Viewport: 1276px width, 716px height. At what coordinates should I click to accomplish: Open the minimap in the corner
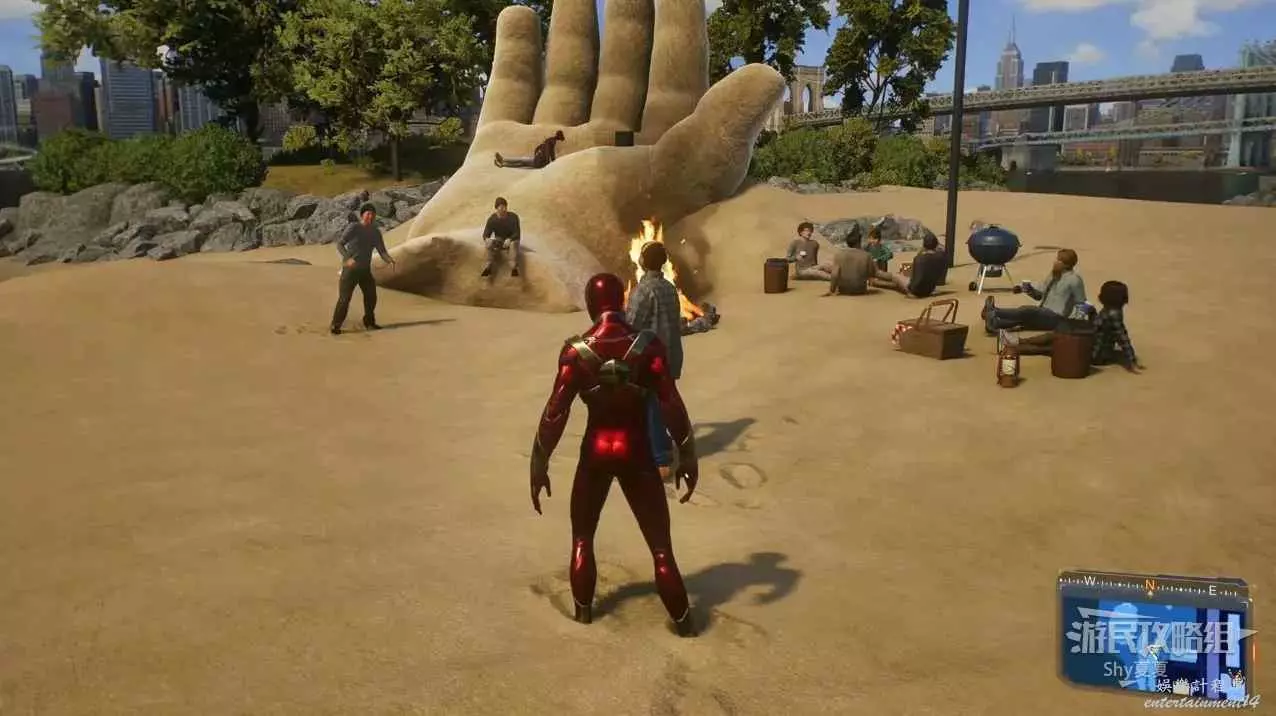click(x=1153, y=637)
